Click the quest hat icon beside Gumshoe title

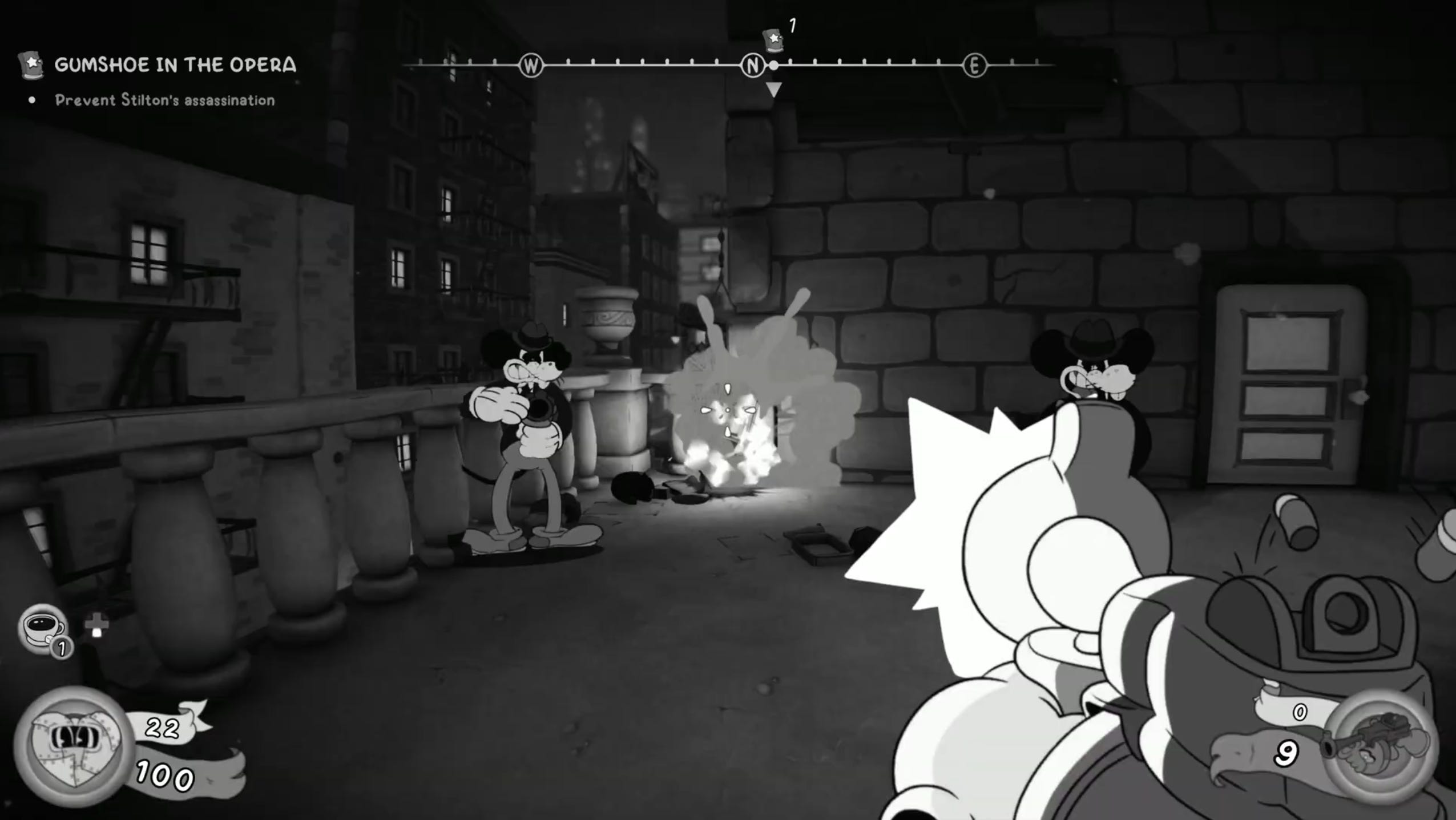click(31, 64)
